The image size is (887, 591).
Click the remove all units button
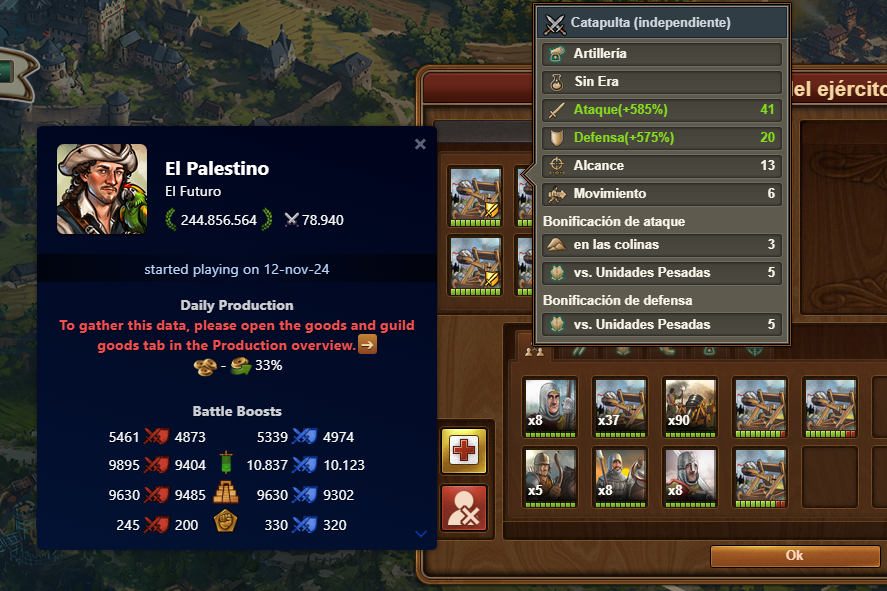tap(464, 508)
